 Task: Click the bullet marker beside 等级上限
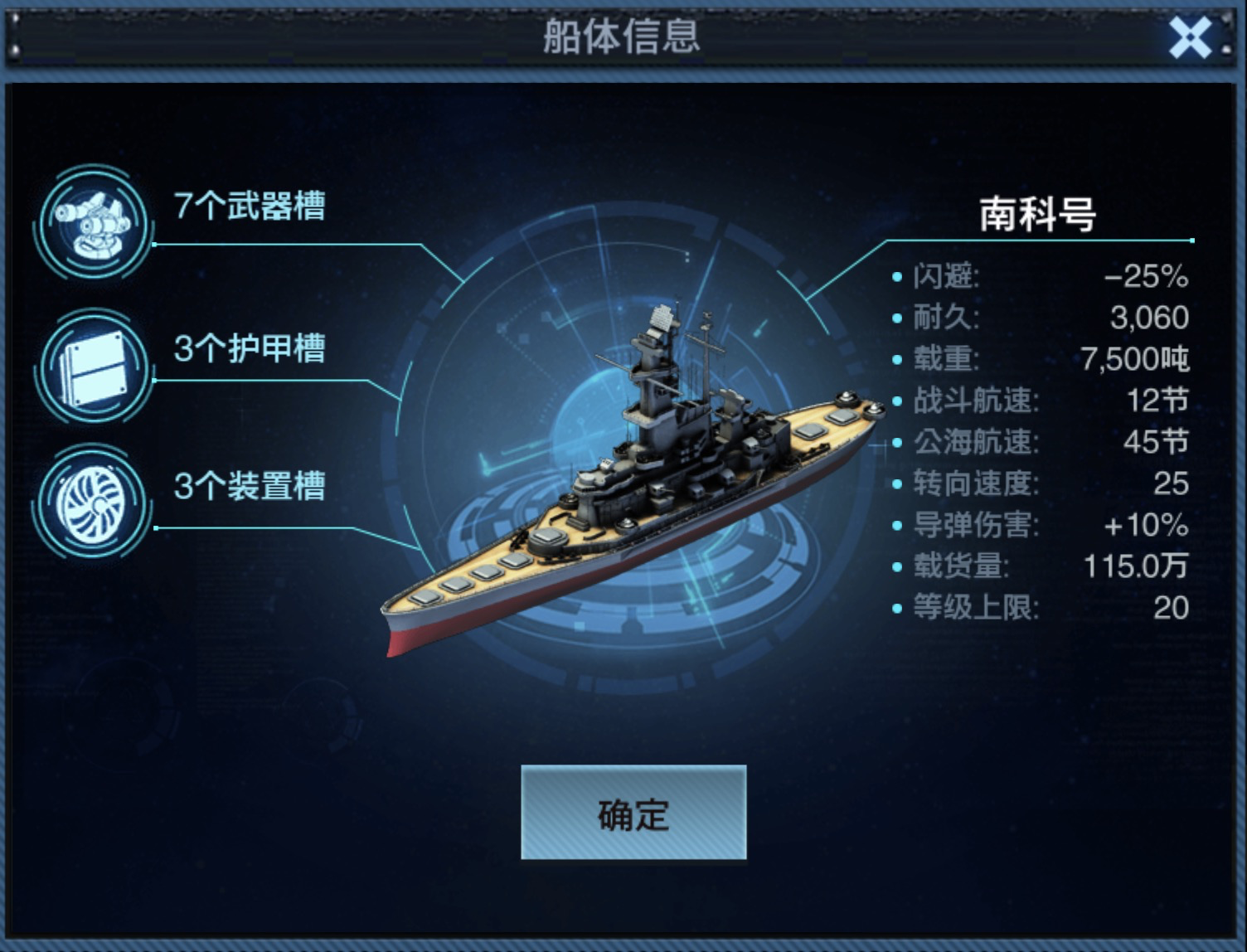[895, 605]
